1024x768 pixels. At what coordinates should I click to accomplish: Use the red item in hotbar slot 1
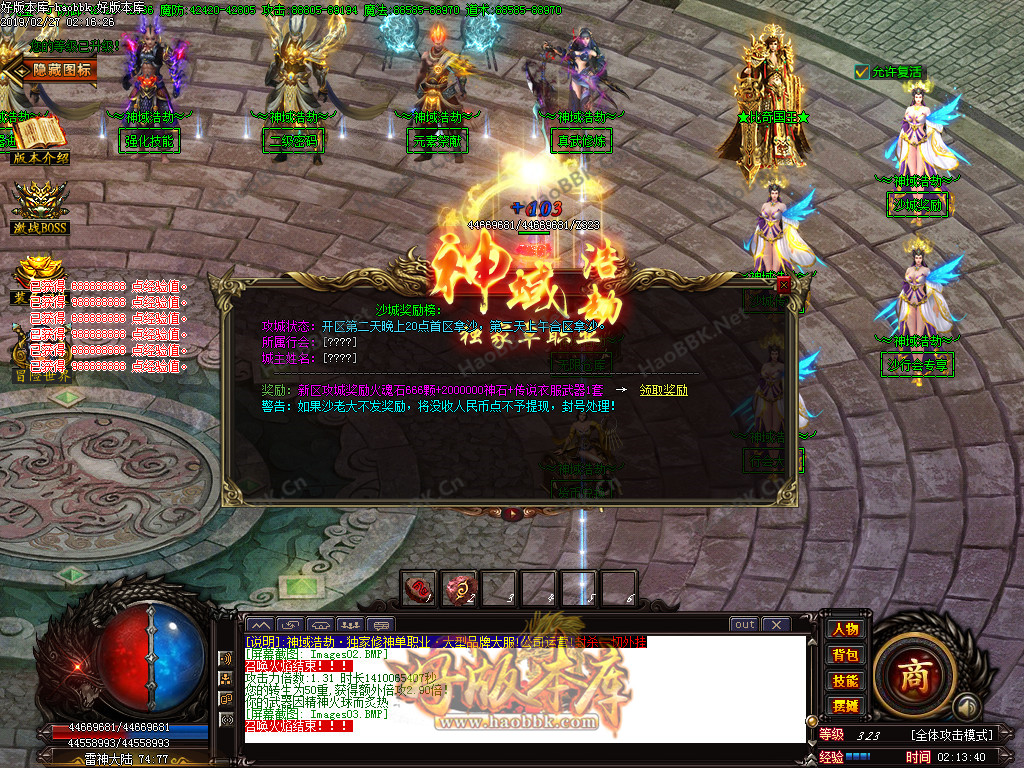coord(419,587)
